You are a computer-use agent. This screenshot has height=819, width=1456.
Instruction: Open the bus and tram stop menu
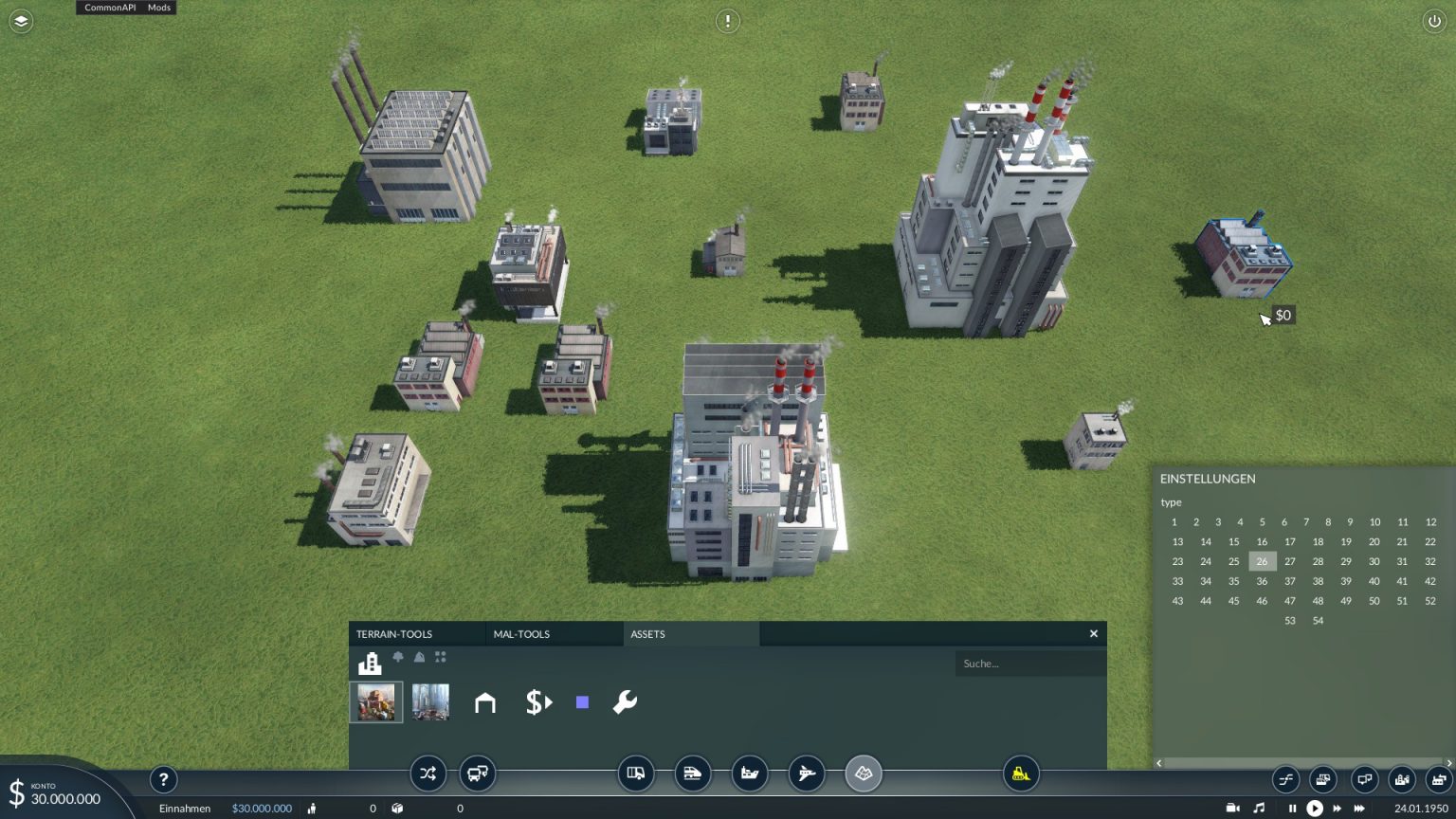477,773
